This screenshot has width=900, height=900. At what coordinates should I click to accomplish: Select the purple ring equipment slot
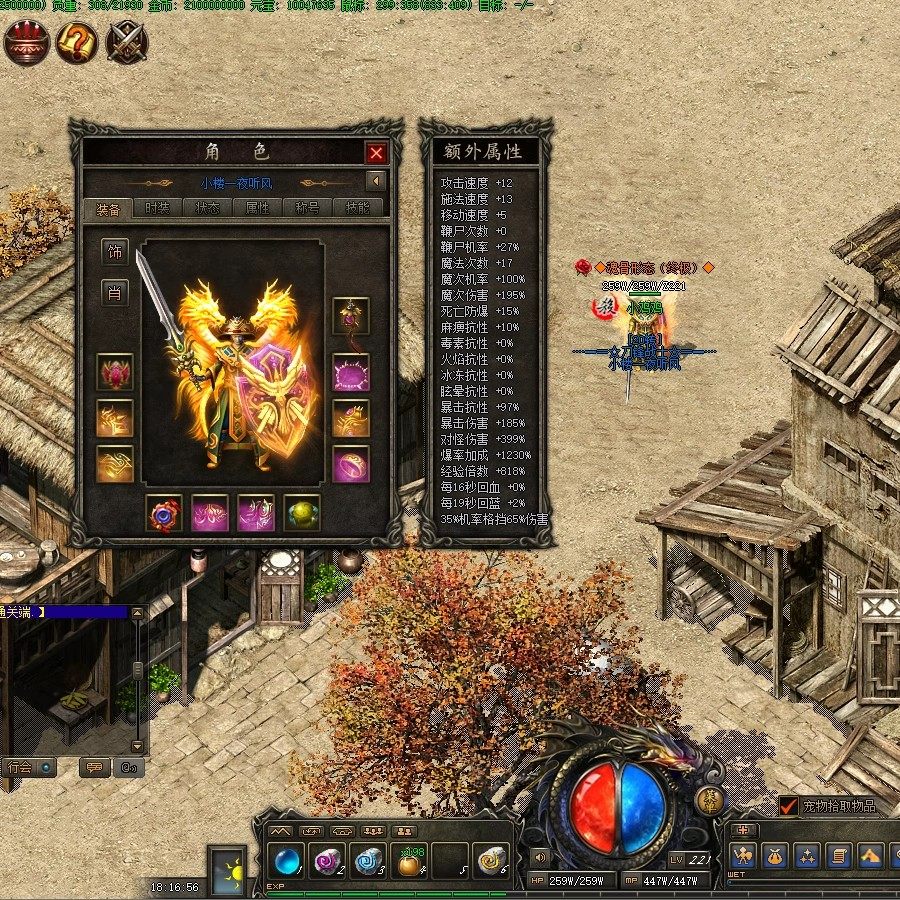click(351, 463)
